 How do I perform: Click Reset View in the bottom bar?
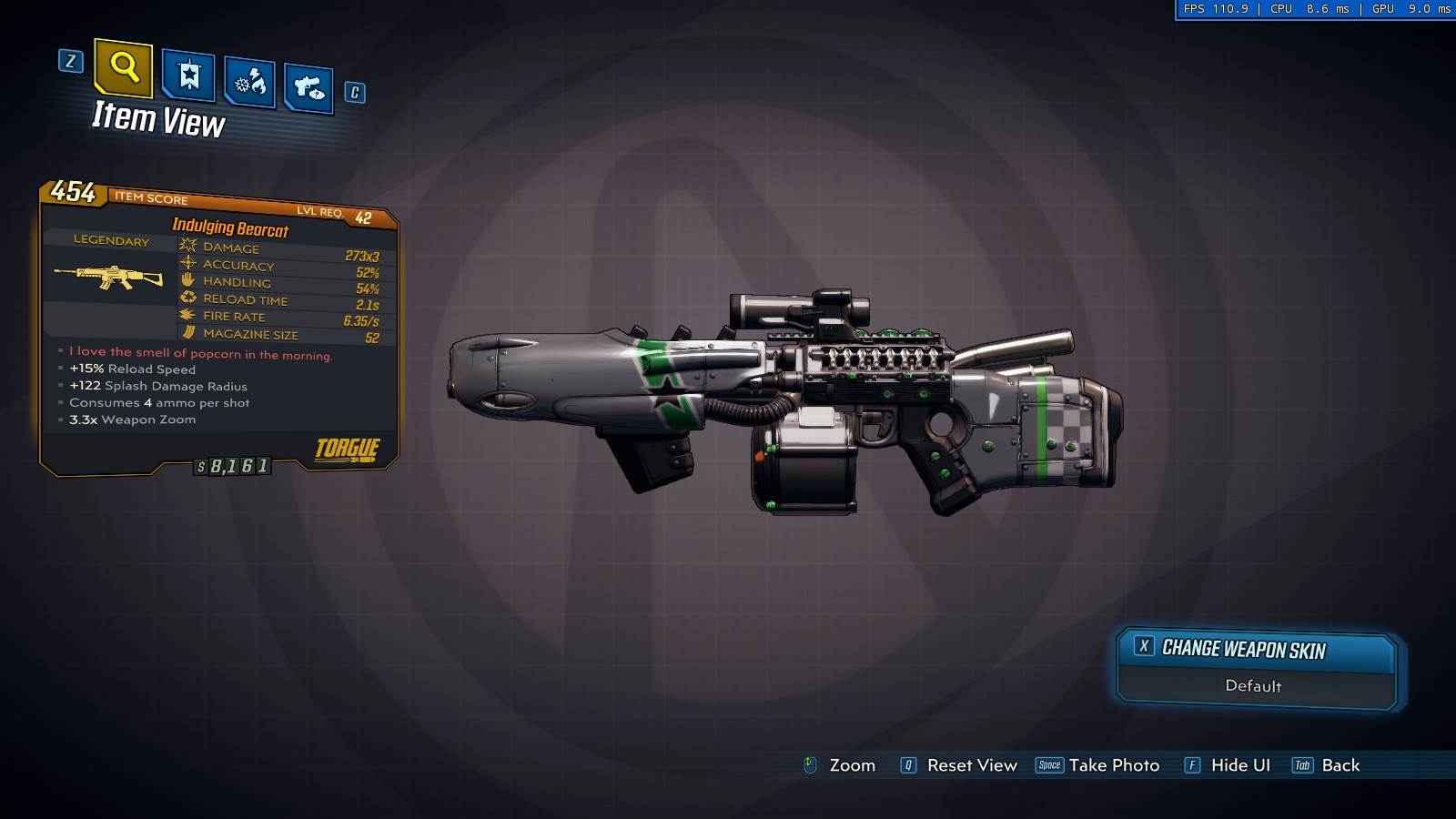pos(959,765)
